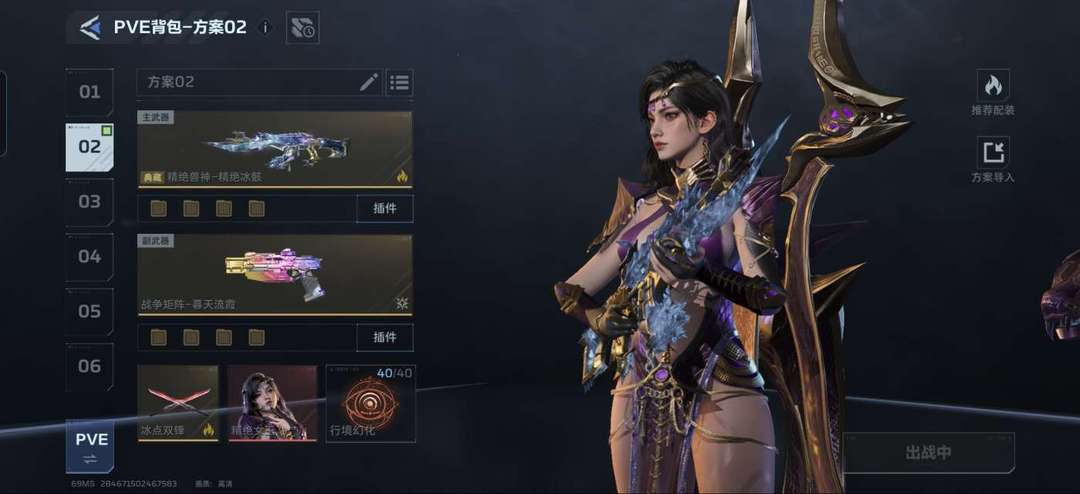This screenshot has height=494, width=1080.
Task: Toggle the PVE mode switch
Action: pos(91,447)
